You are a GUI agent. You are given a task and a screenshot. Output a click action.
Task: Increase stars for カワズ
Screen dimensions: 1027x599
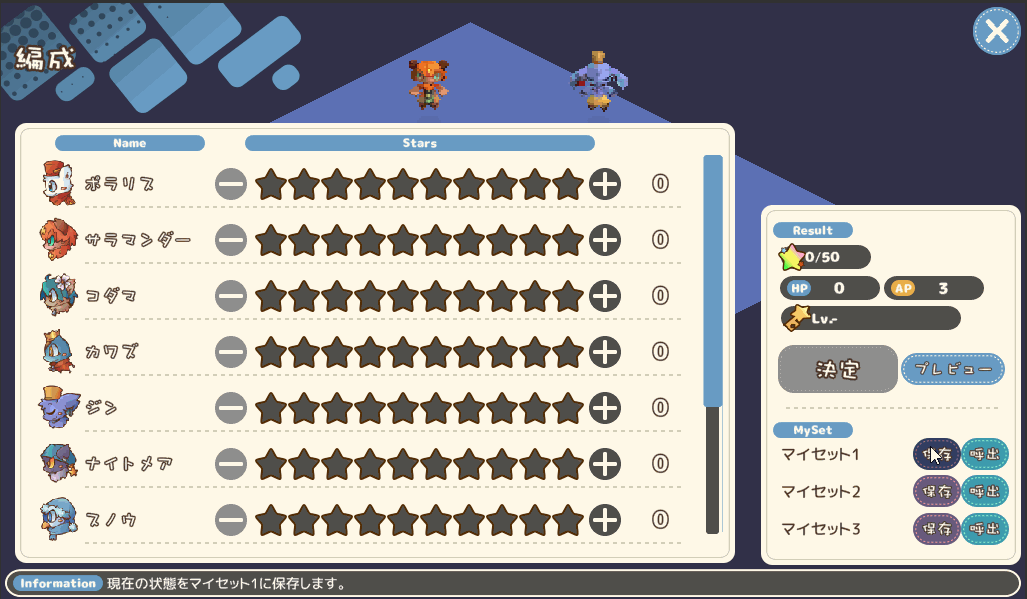pyautogui.click(x=605, y=352)
